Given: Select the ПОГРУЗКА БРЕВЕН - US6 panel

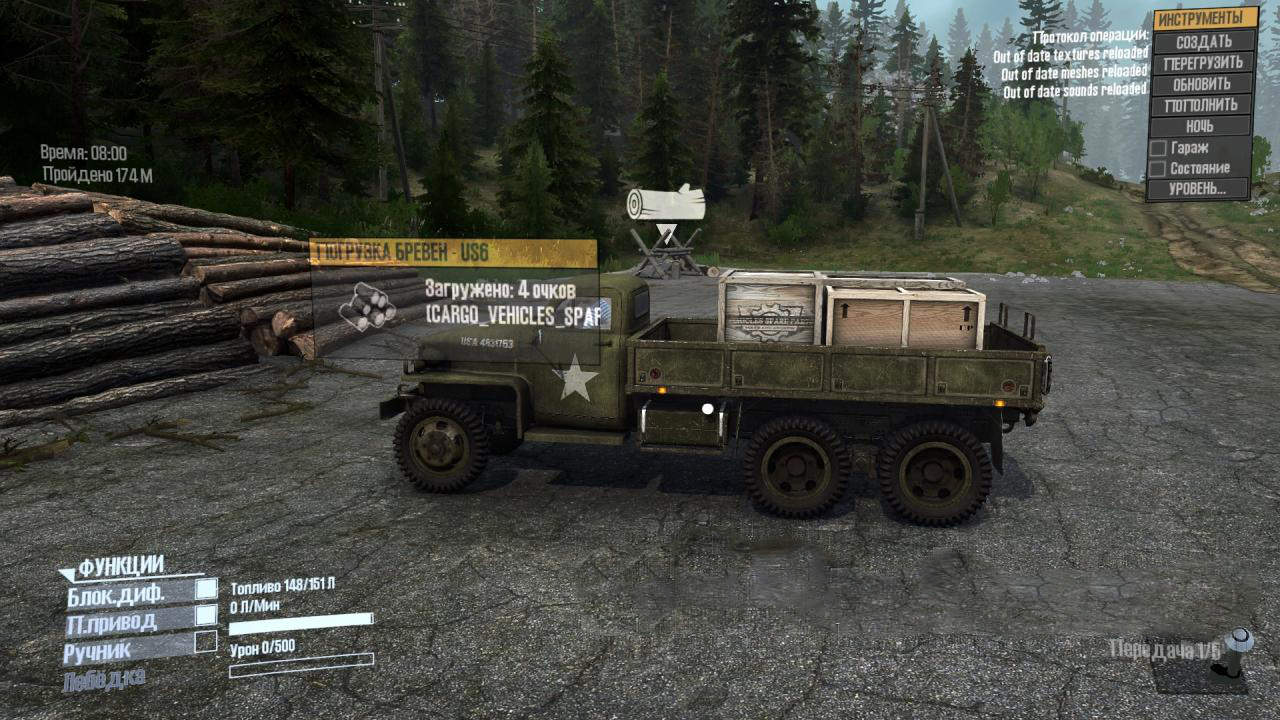Looking at the screenshot, I should click(453, 253).
